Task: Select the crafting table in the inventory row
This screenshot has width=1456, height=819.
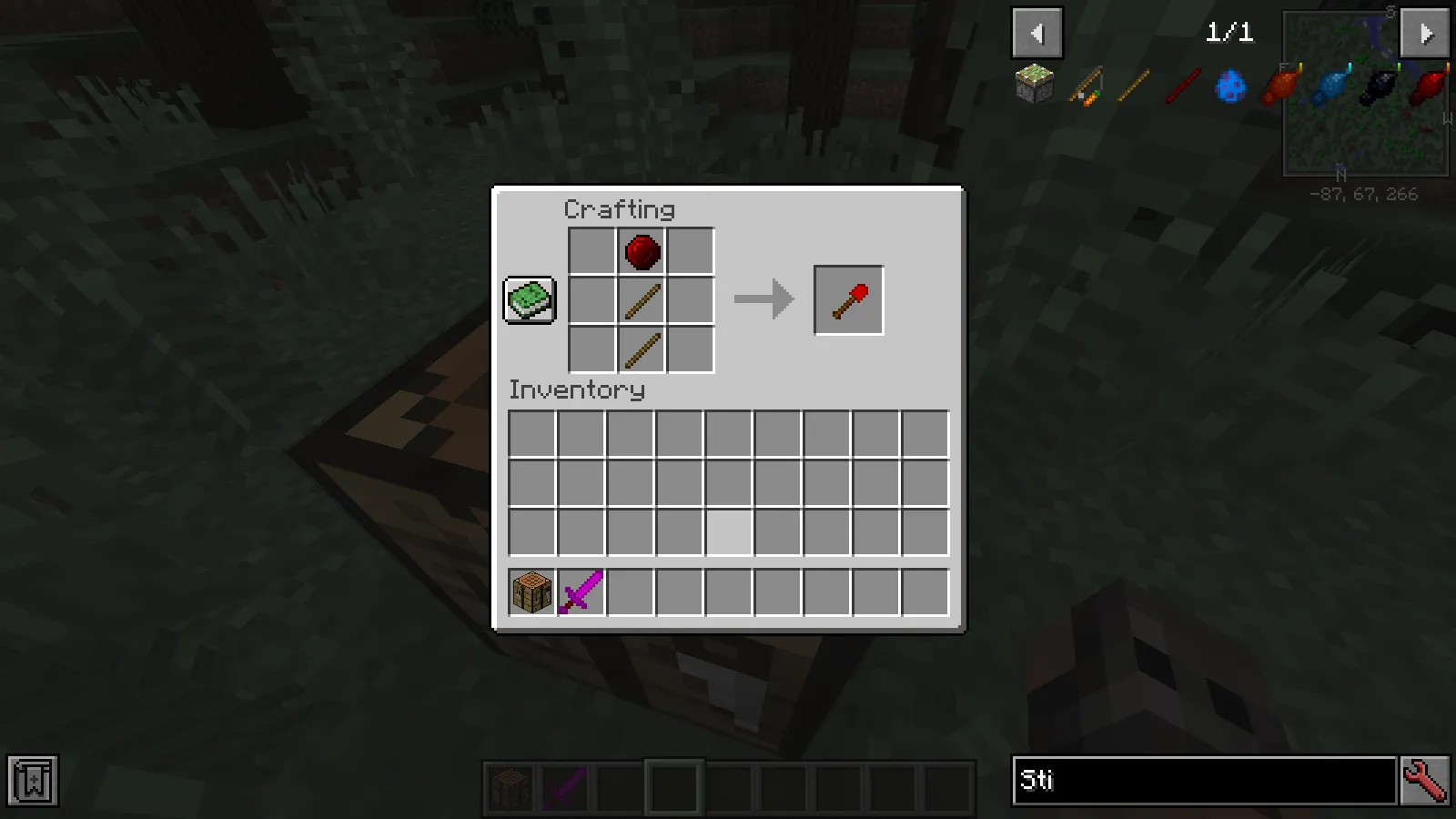Action: coord(531,591)
